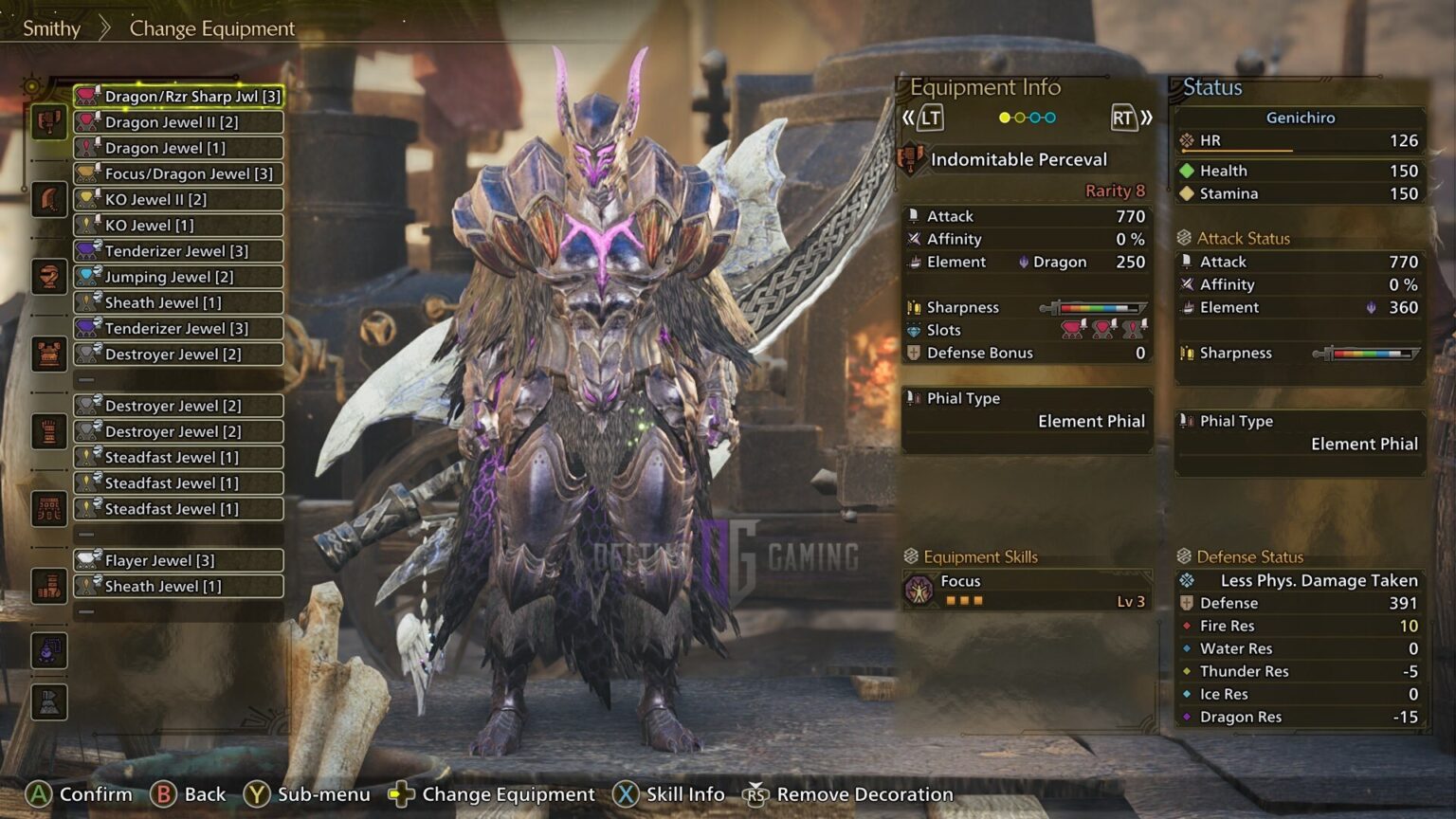
Task: Select the Dragon/Rzr Sharp Jwl decoration
Action: (178, 96)
